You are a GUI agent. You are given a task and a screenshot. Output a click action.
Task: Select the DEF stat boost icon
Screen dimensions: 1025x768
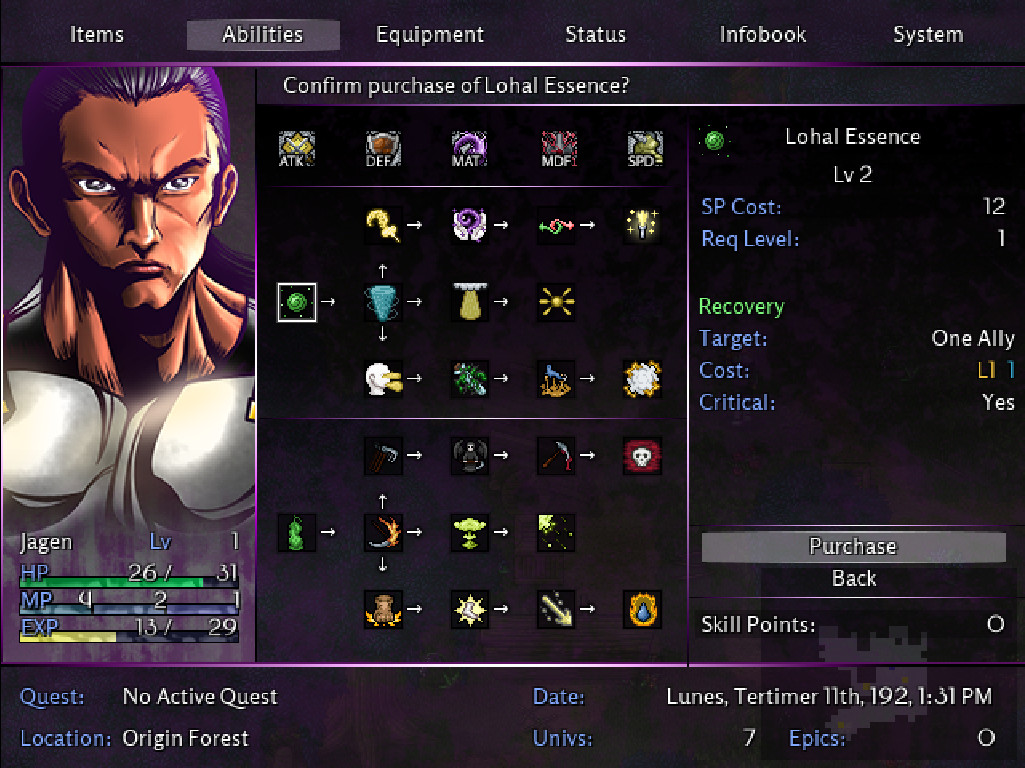(383, 150)
